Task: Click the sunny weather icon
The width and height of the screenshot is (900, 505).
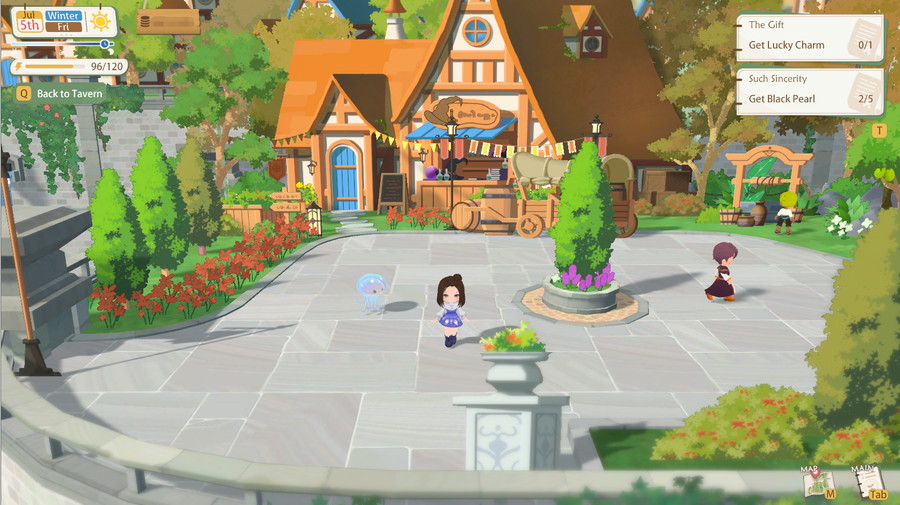Action: point(101,21)
